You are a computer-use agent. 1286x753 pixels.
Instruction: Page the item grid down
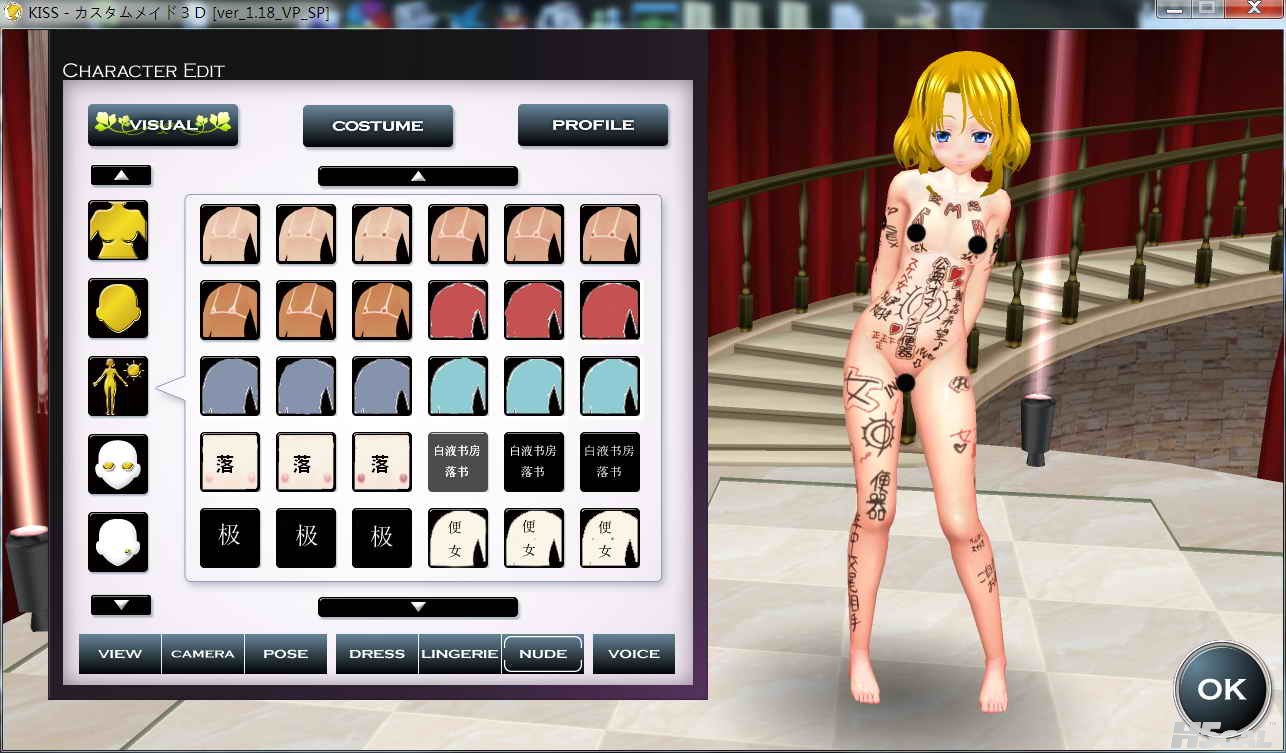(418, 607)
